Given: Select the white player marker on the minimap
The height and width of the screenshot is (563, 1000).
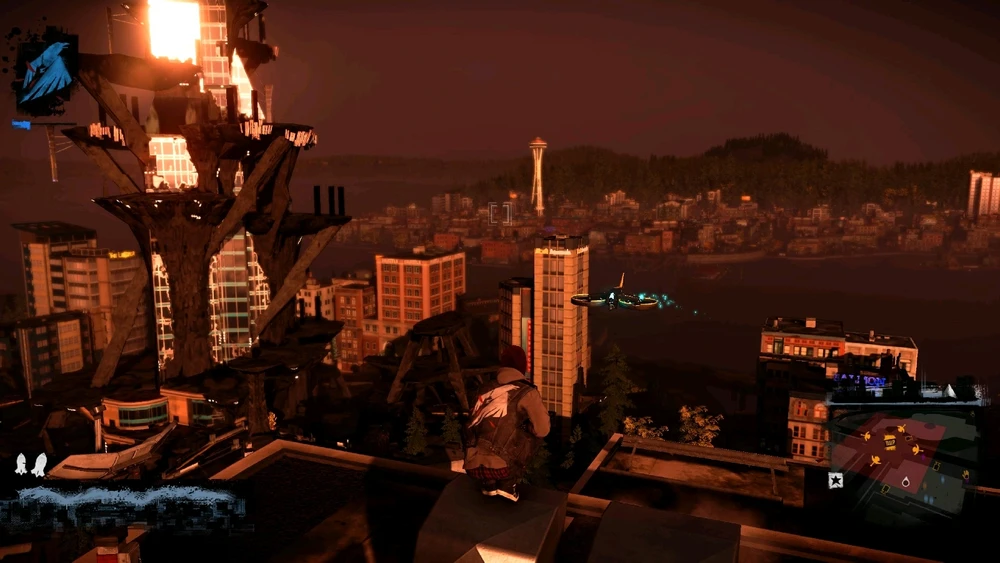Looking at the screenshot, I should (x=906, y=482).
